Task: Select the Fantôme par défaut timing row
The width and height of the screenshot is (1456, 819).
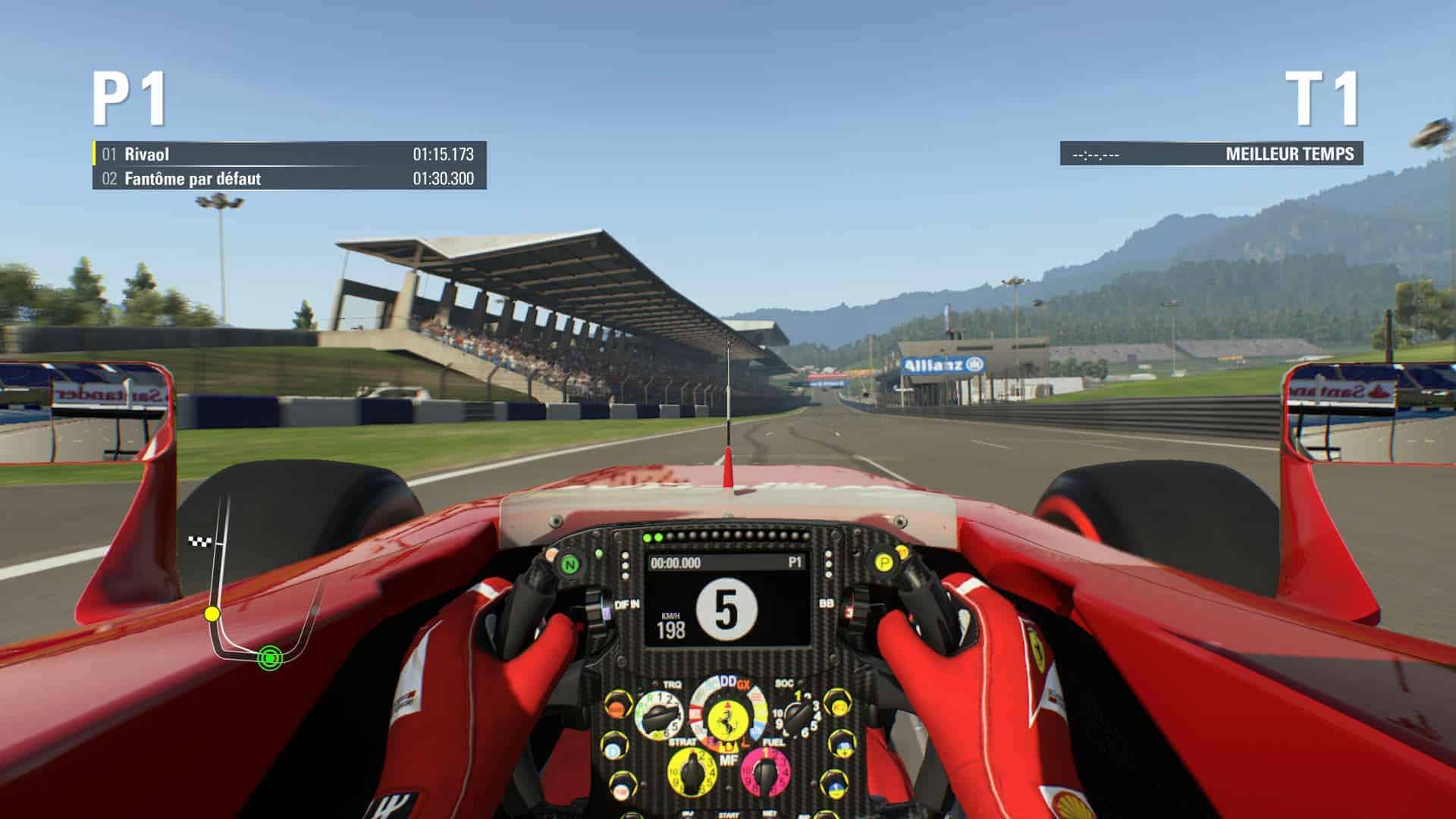Action: click(289, 179)
